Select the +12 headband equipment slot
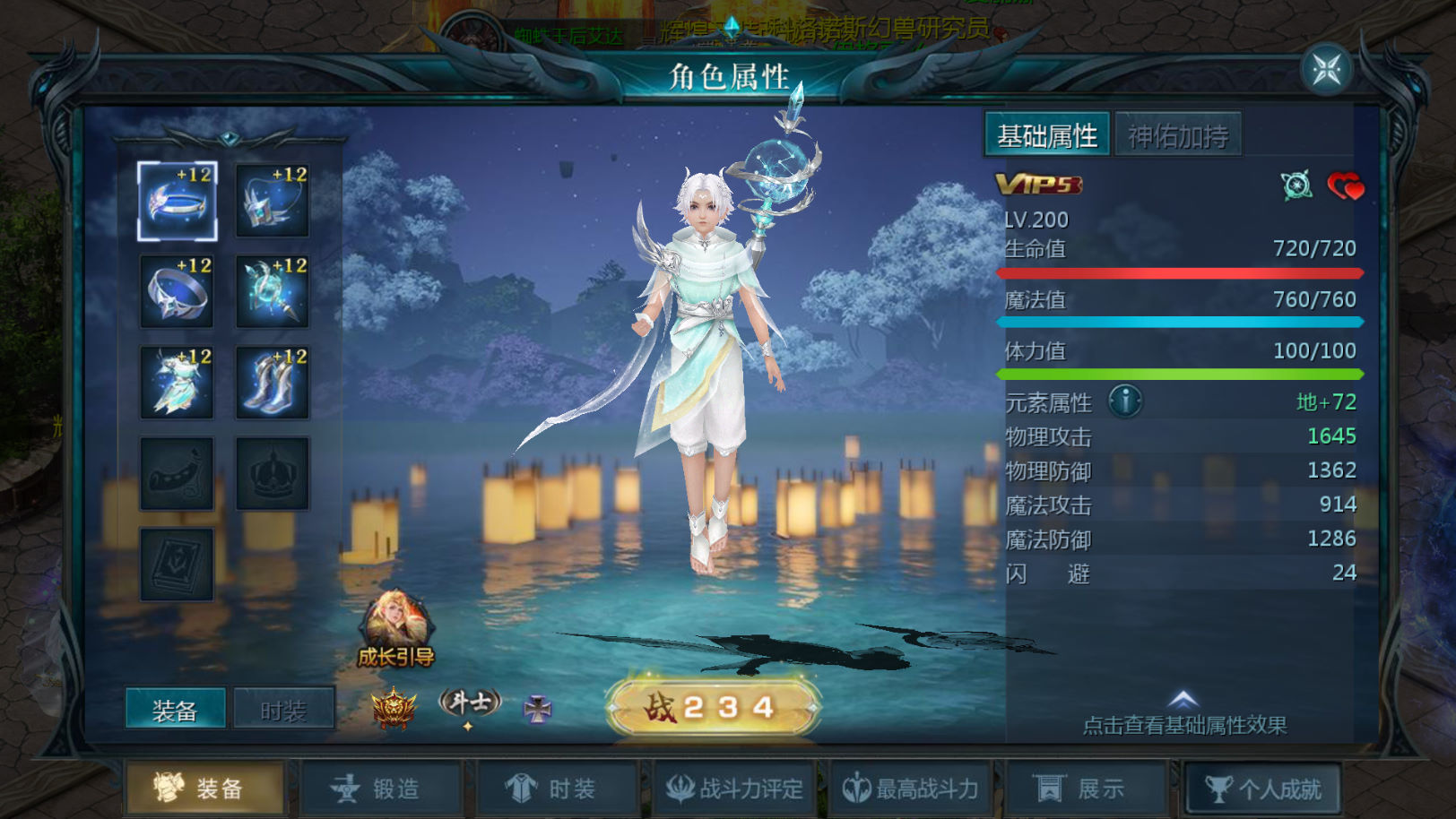Image resolution: width=1456 pixels, height=819 pixels. [178, 201]
